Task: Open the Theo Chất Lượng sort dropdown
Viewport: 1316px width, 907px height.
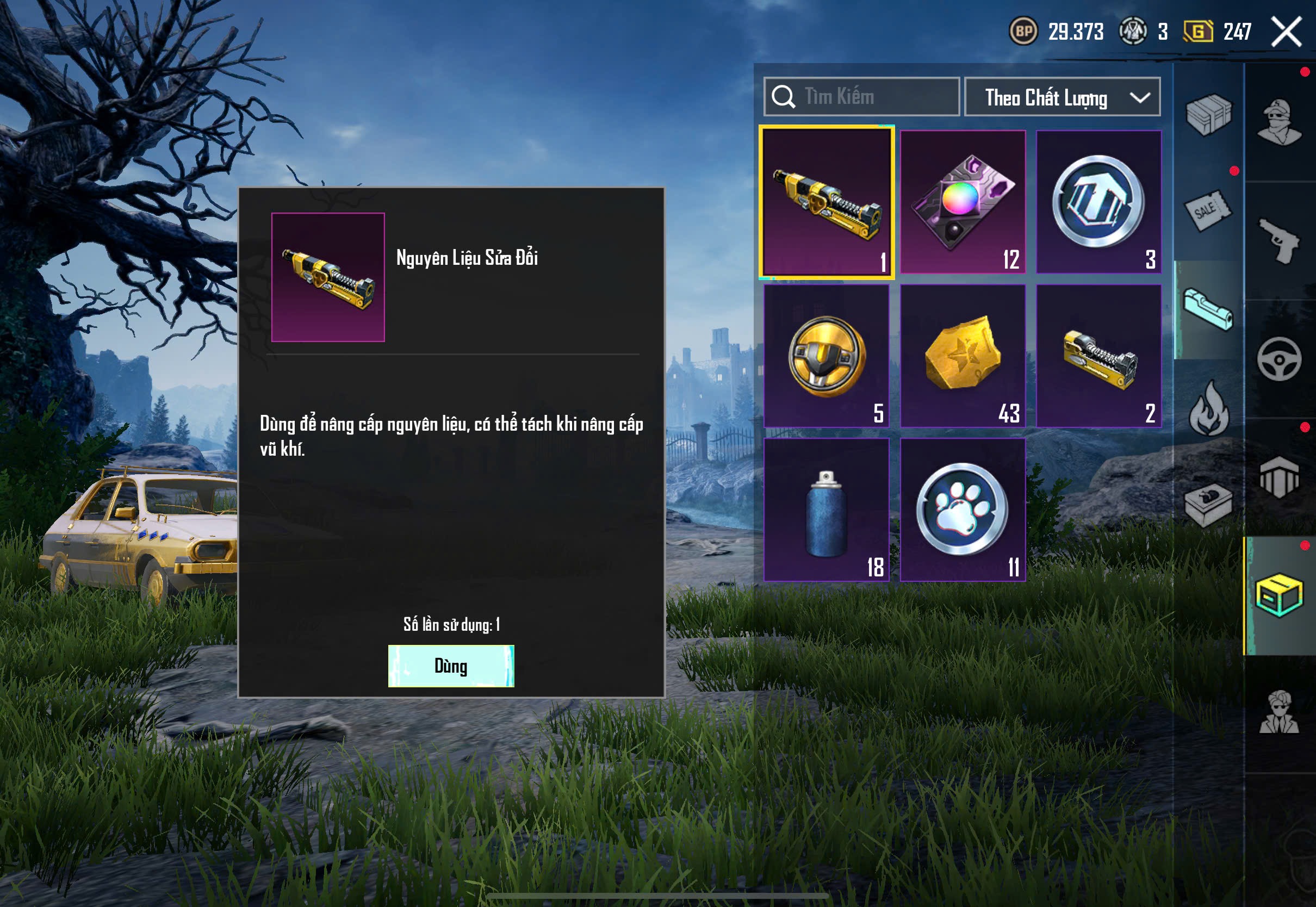Action: [x=1062, y=97]
